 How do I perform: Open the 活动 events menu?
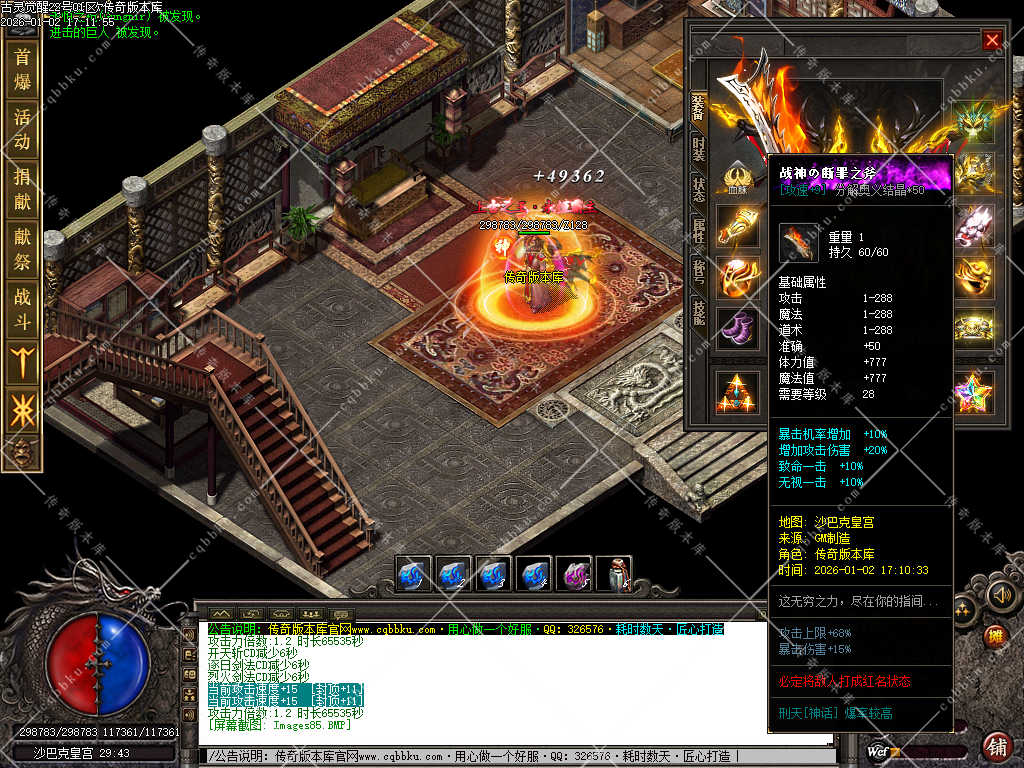pyautogui.click(x=22, y=129)
